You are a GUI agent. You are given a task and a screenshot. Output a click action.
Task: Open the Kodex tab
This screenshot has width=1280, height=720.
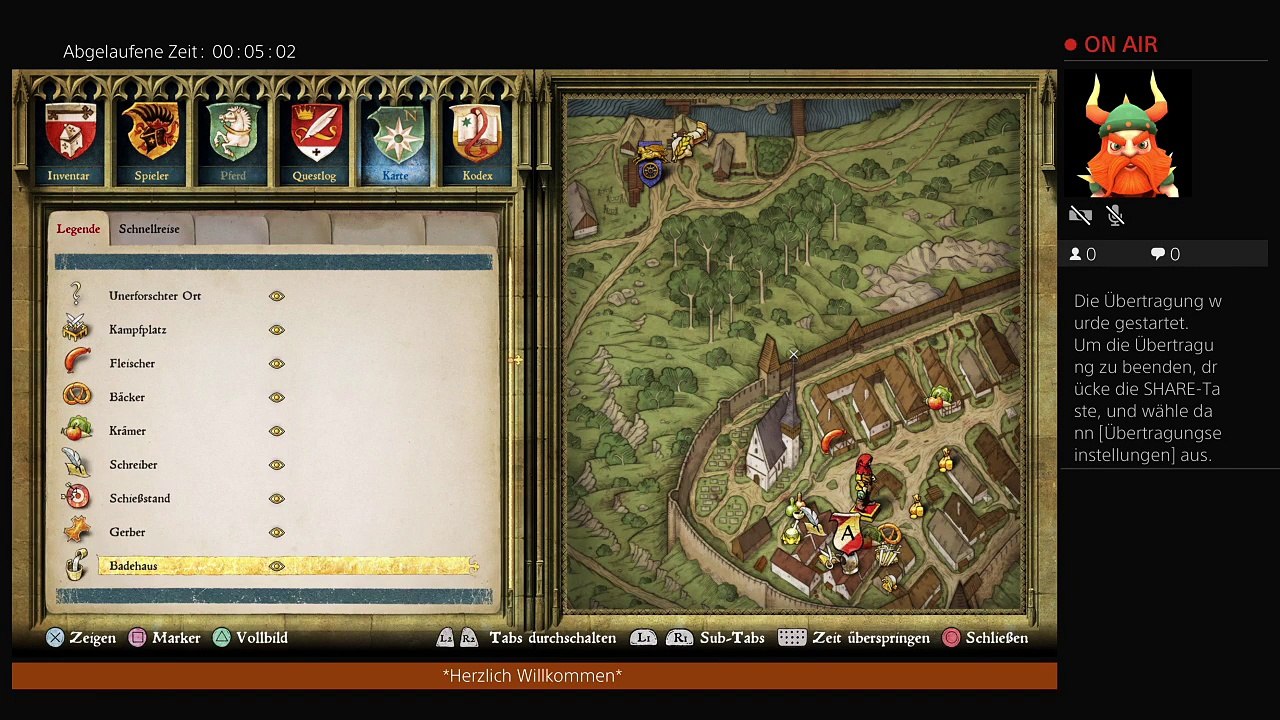click(x=477, y=141)
